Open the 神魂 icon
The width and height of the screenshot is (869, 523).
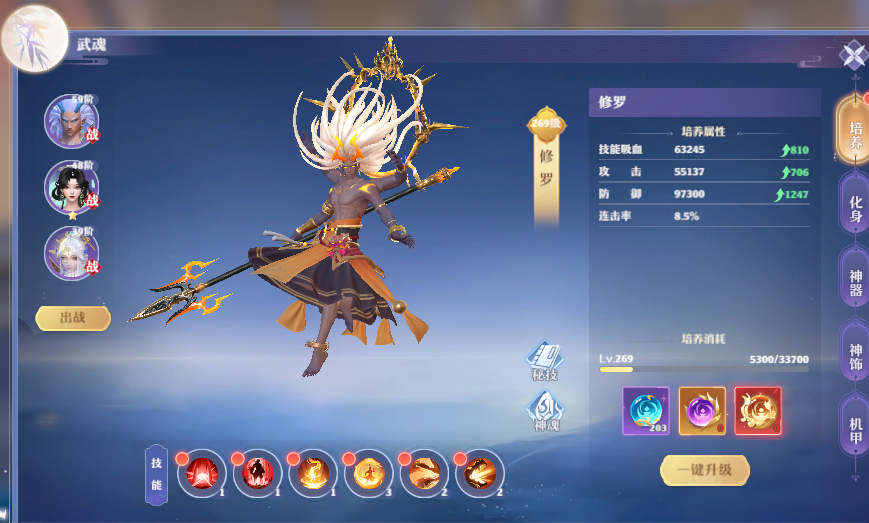click(546, 410)
